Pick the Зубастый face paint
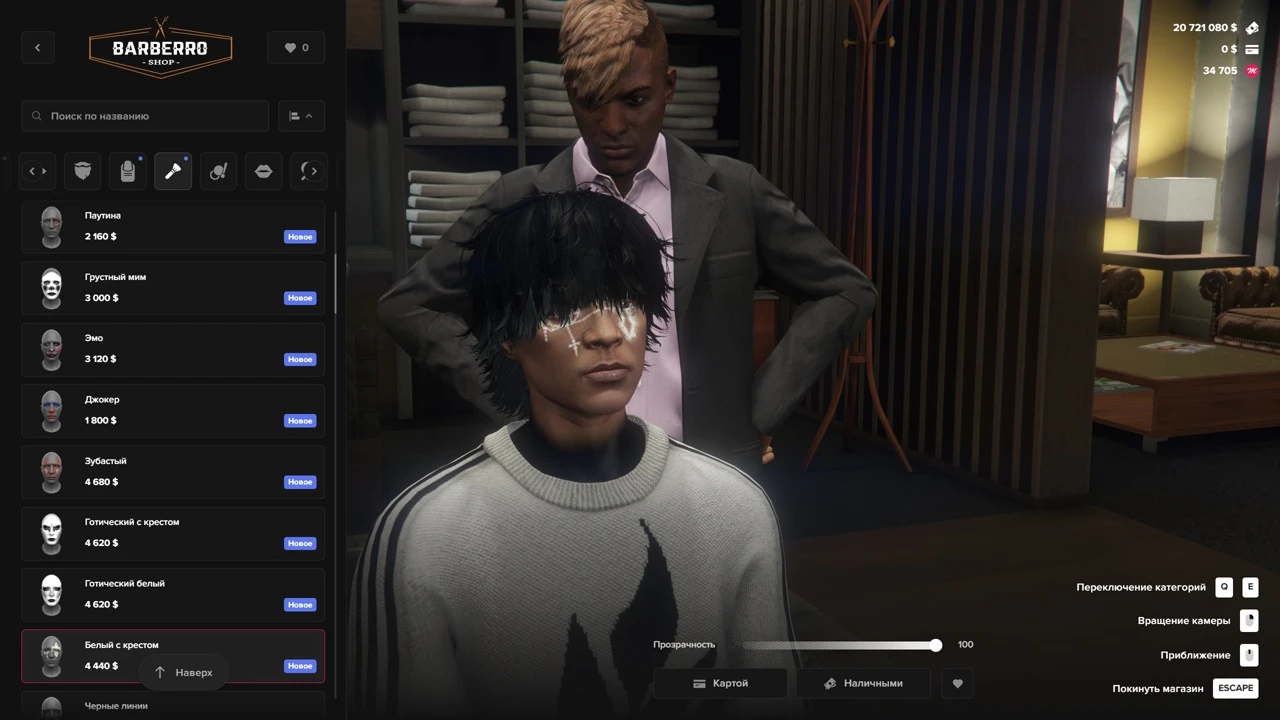Image resolution: width=1280 pixels, height=720 pixels. (173, 472)
